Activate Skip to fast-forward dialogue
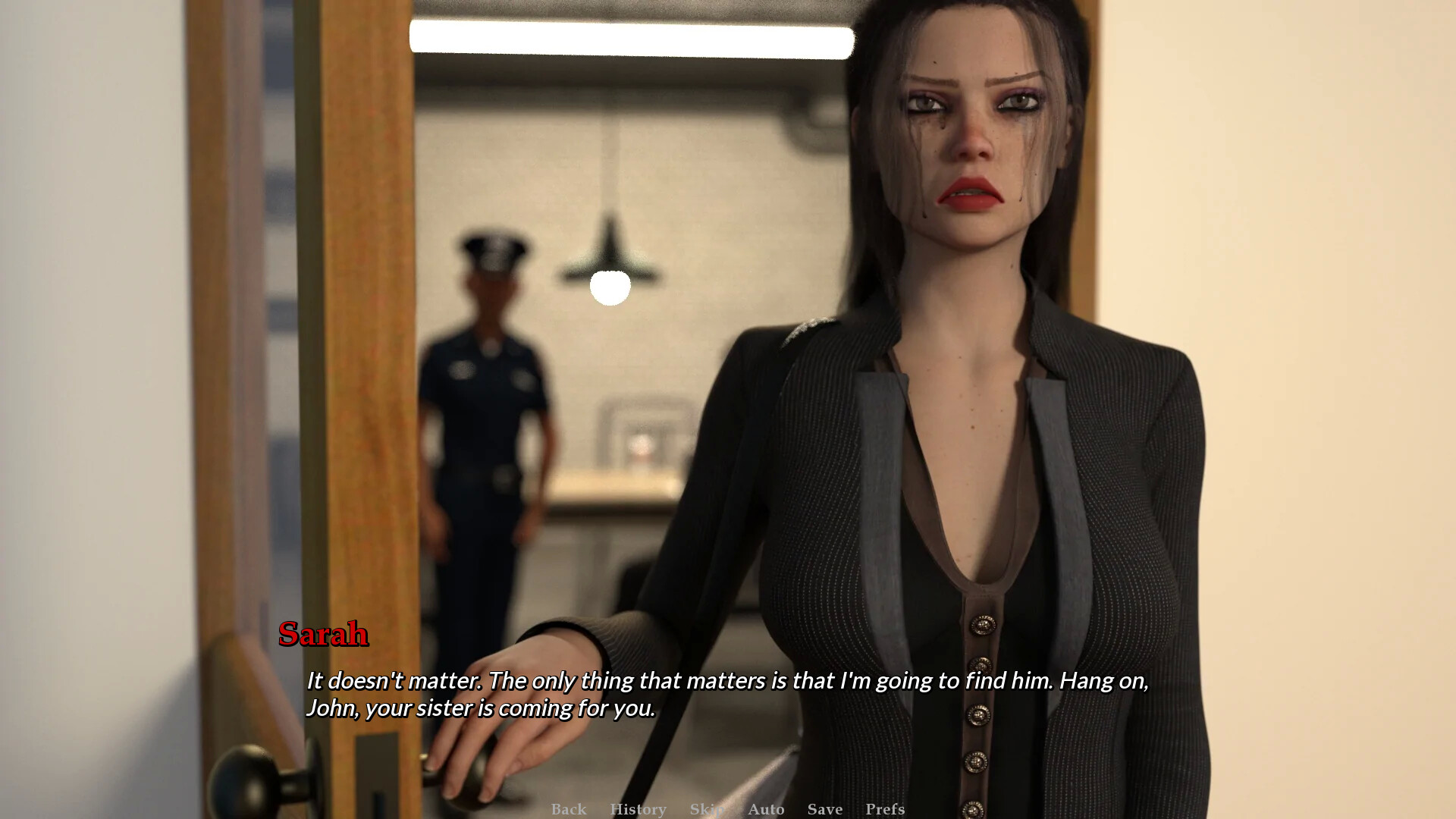1456x819 pixels. (707, 809)
